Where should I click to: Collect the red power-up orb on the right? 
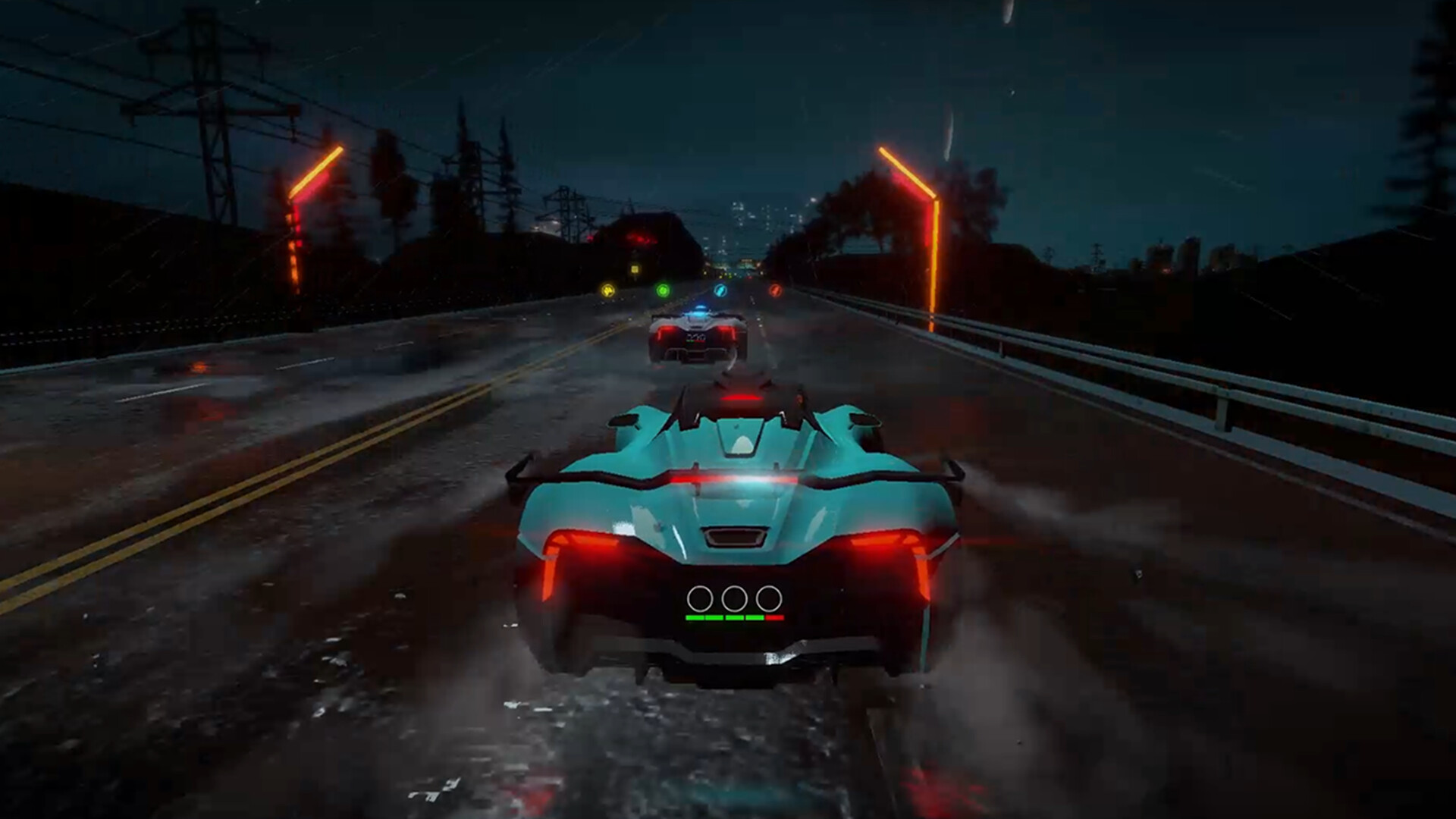(775, 291)
